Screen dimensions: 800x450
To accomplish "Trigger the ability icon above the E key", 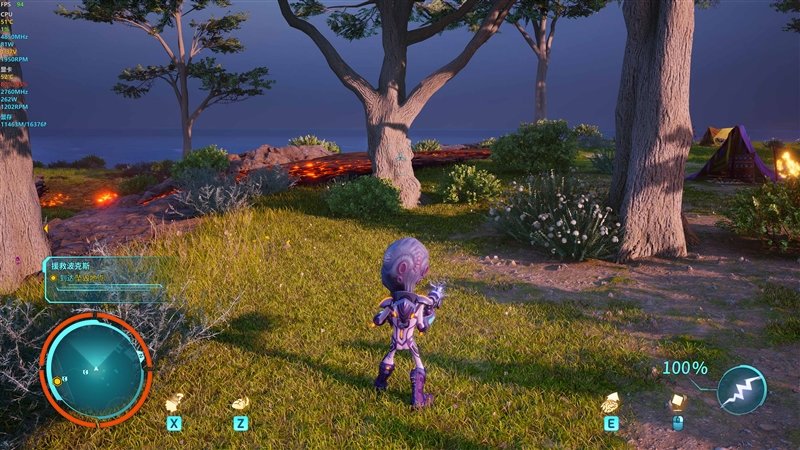I will click(x=609, y=402).
